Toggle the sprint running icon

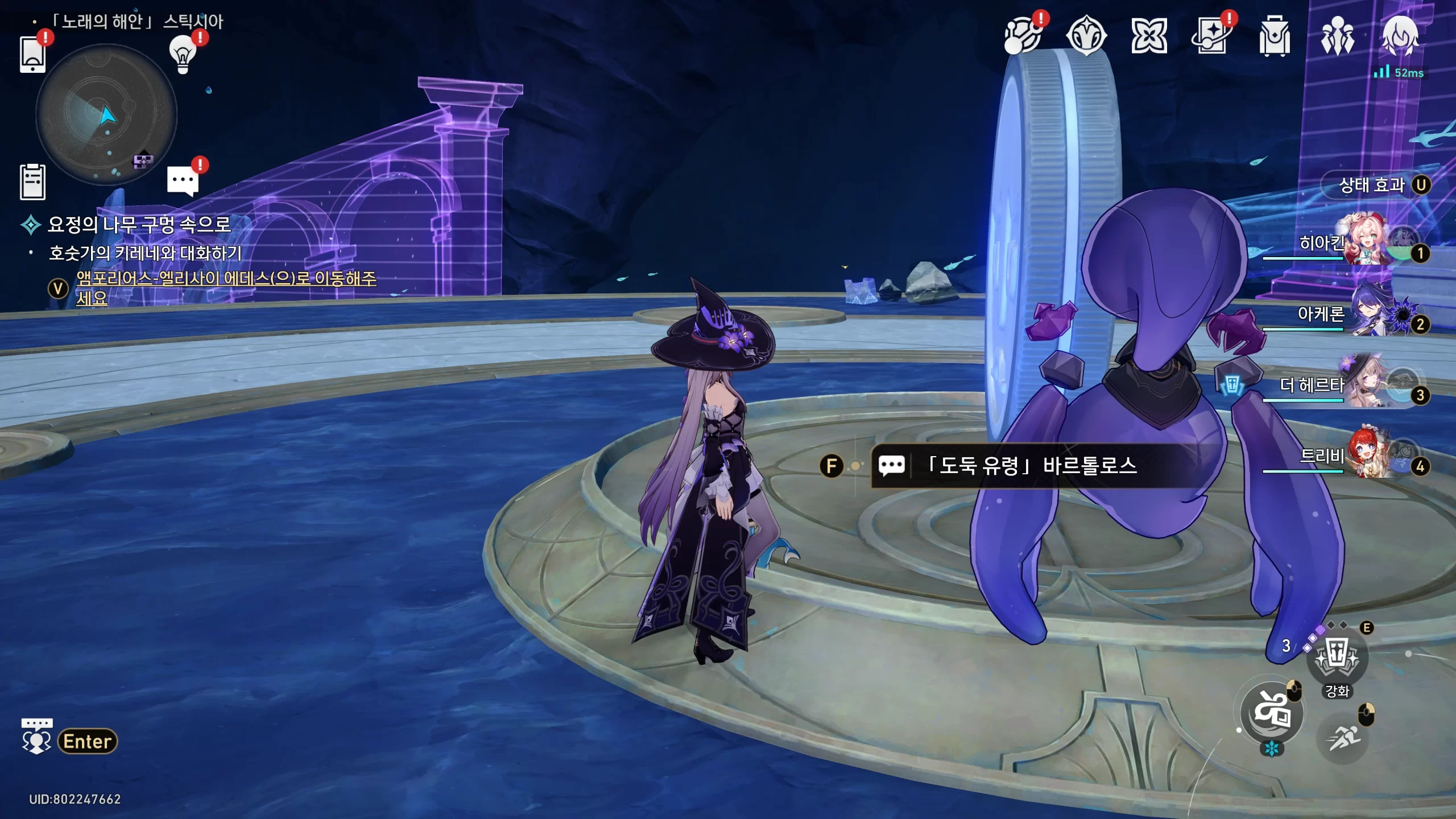click(x=1342, y=738)
